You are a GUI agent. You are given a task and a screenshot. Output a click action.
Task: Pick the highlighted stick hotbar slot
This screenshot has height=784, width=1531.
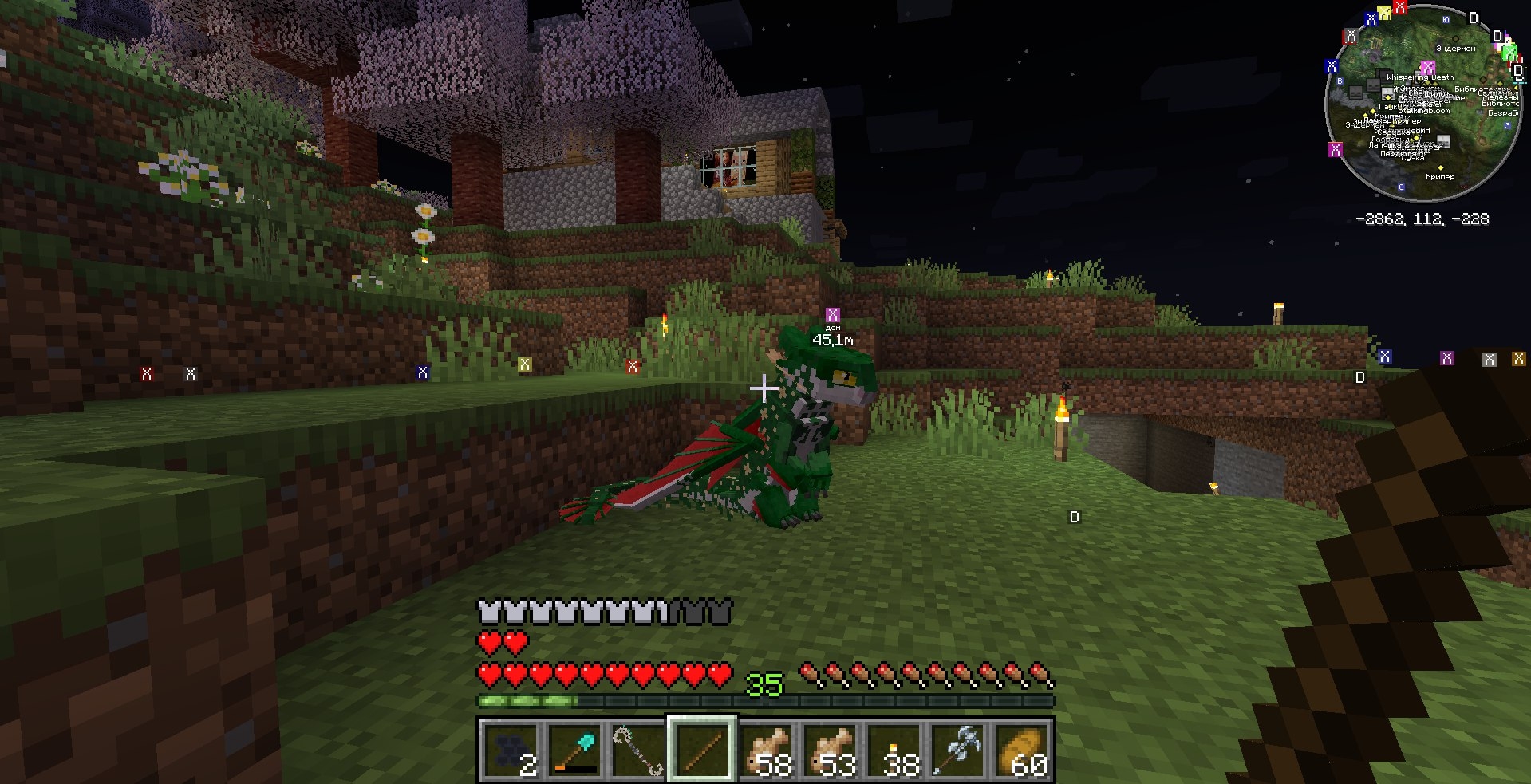pos(702,750)
